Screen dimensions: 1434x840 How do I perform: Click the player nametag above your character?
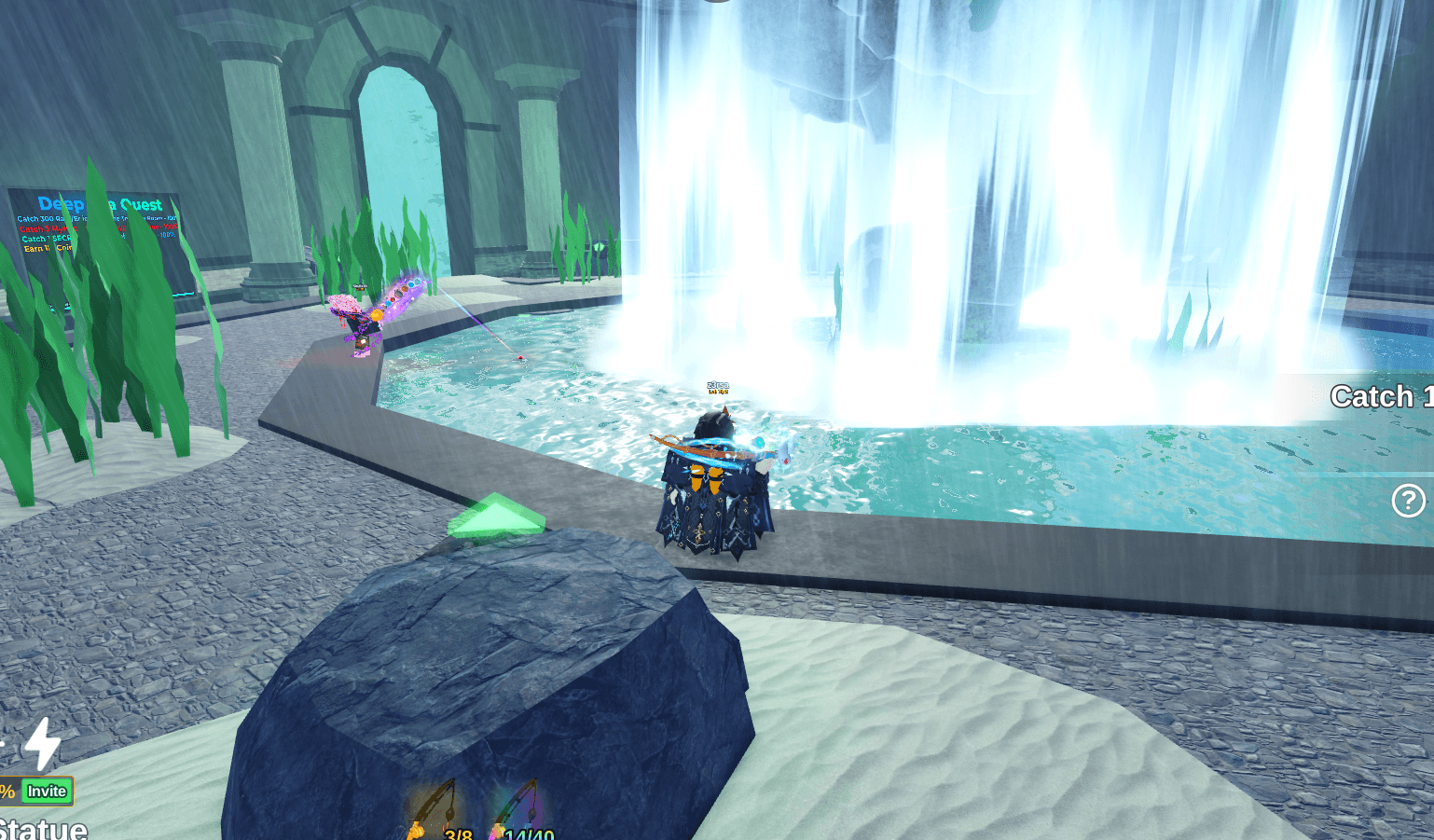point(718,386)
